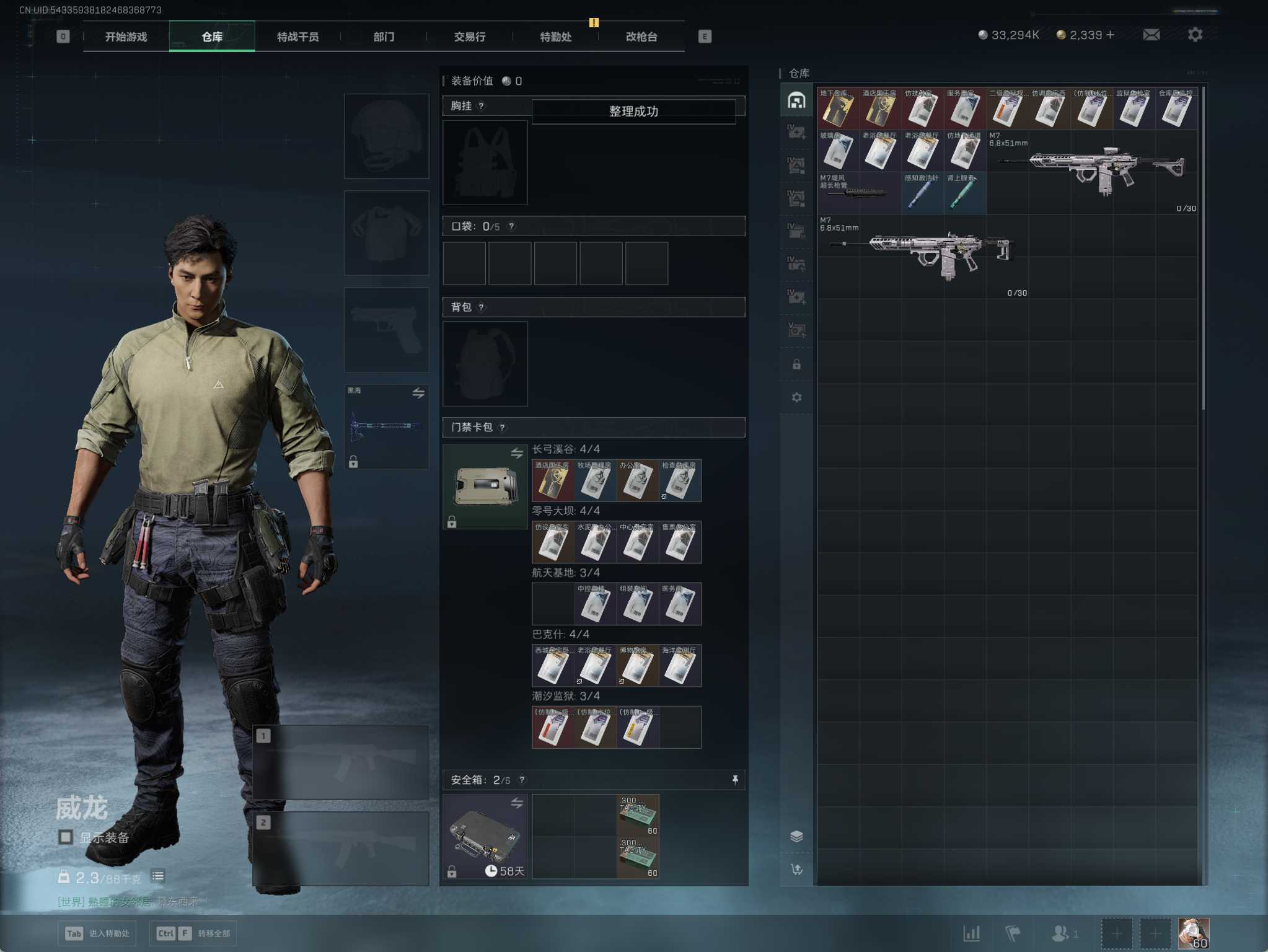Toggle the pin icon beside 安全箱
This screenshot has height=952, width=1268.
(x=735, y=780)
